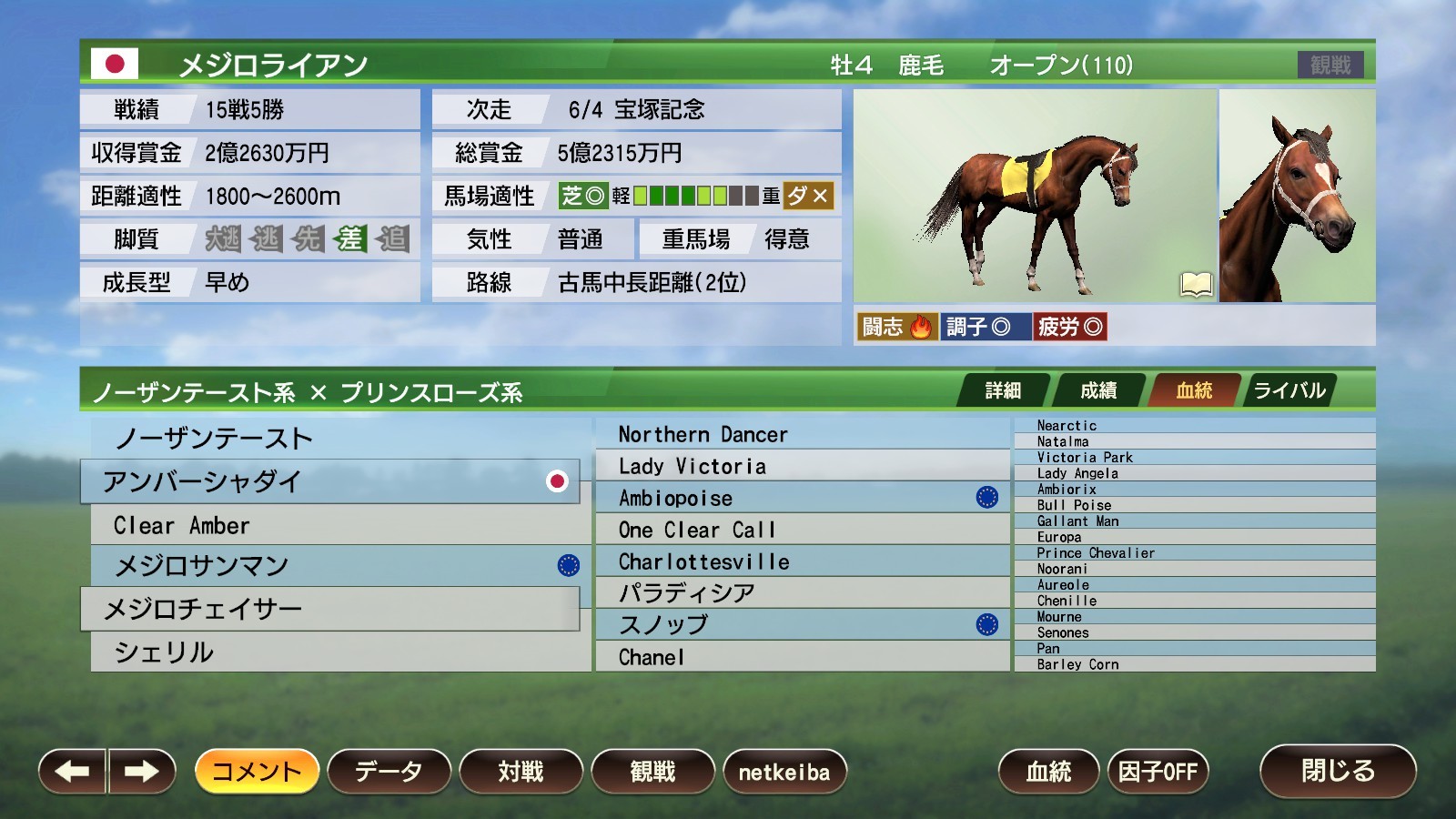Click the 闘志 flame spirit icon
1456x819 pixels.
tap(920, 326)
